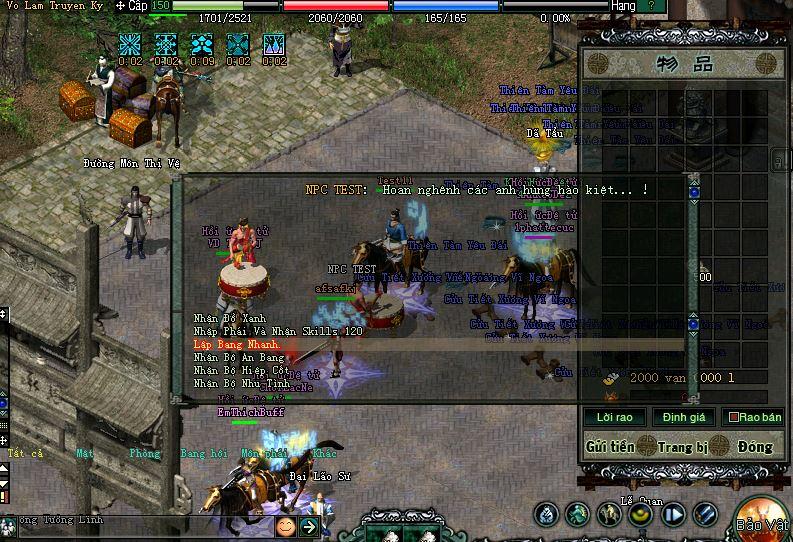Open the "Định giá" pricing button
793x542 pixels.
pyautogui.click(x=684, y=417)
